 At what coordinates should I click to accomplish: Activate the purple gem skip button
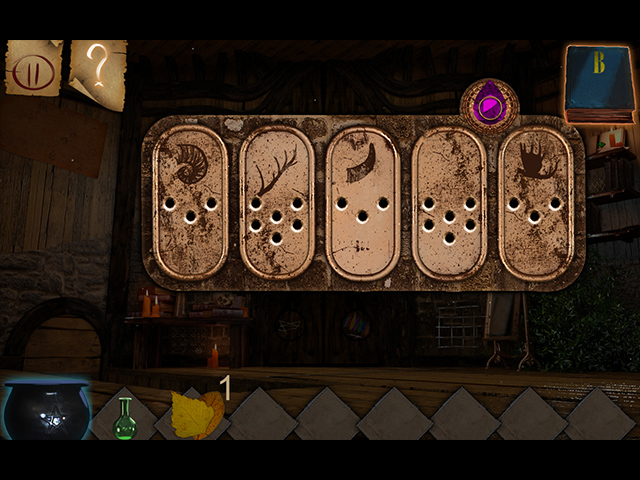point(489,104)
